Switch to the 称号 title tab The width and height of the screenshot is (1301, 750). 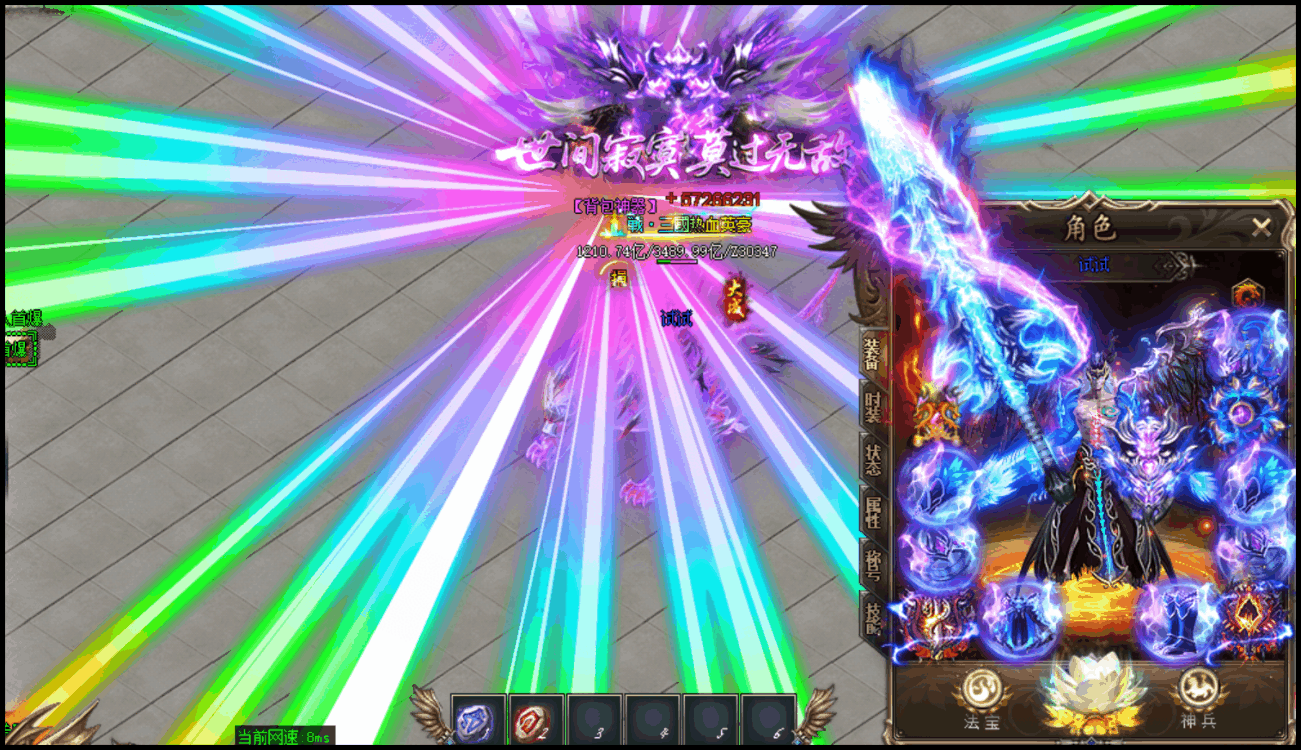click(873, 563)
